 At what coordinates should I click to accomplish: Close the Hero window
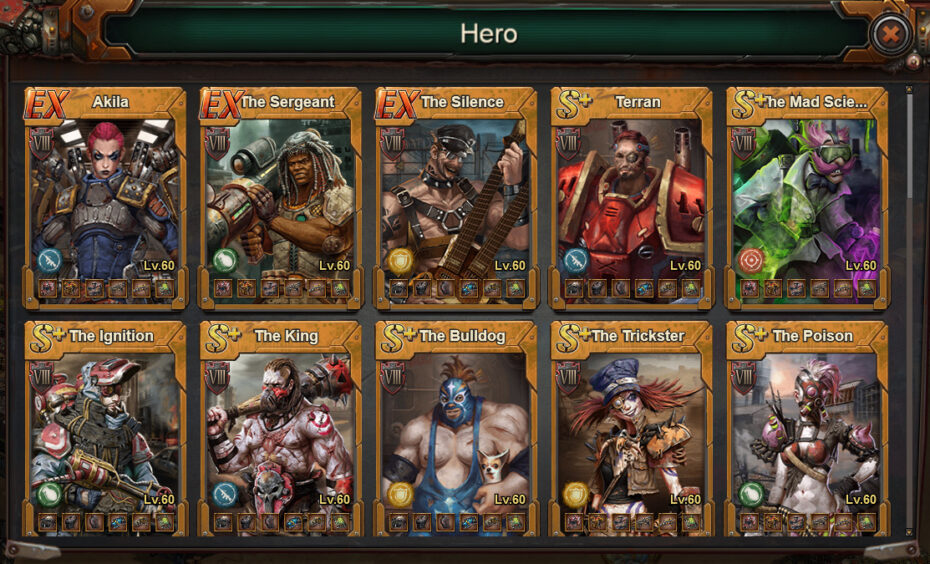click(x=889, y=36)
